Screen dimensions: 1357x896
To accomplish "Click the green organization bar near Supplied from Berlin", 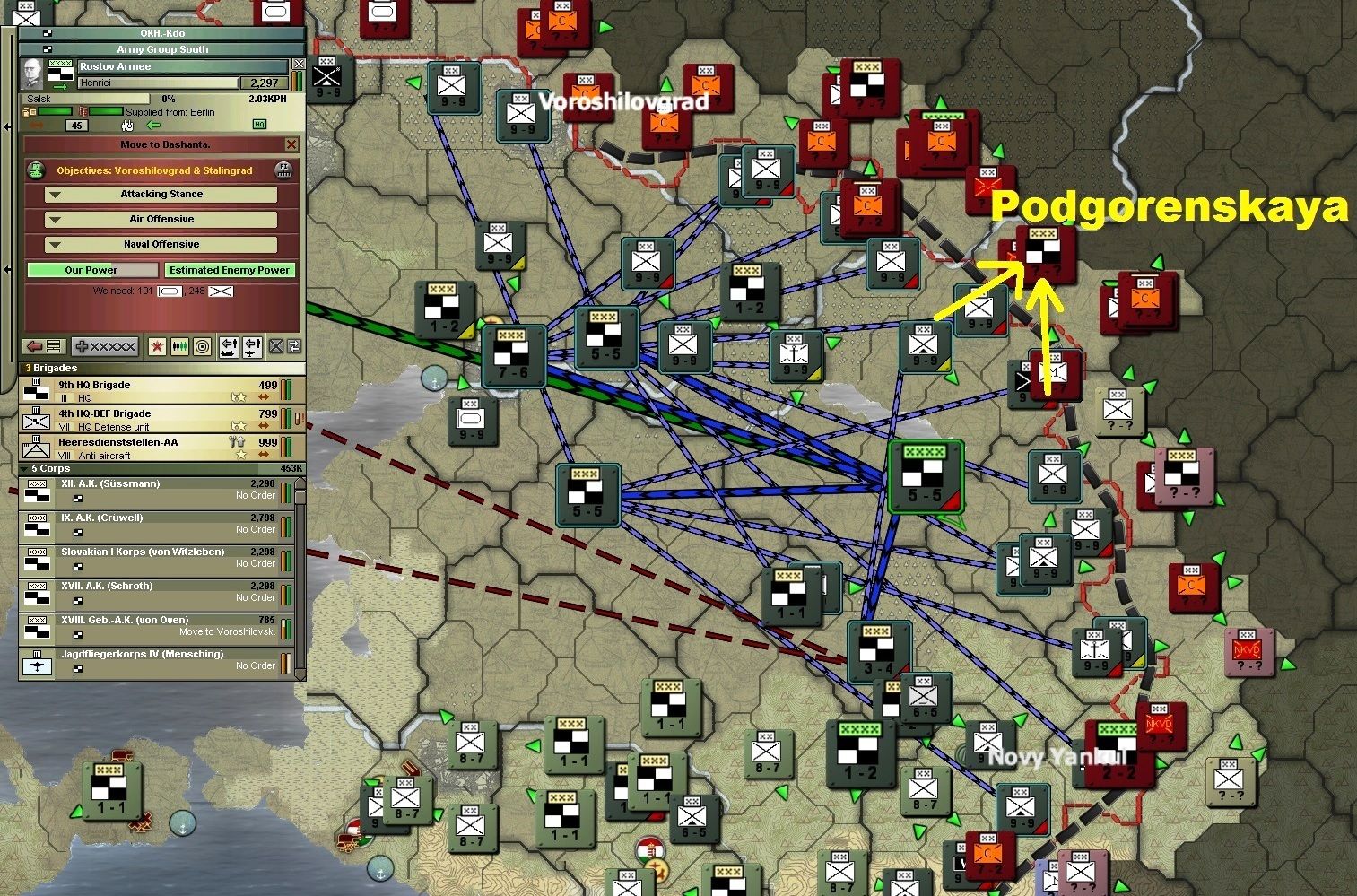I will coord(106,111).
